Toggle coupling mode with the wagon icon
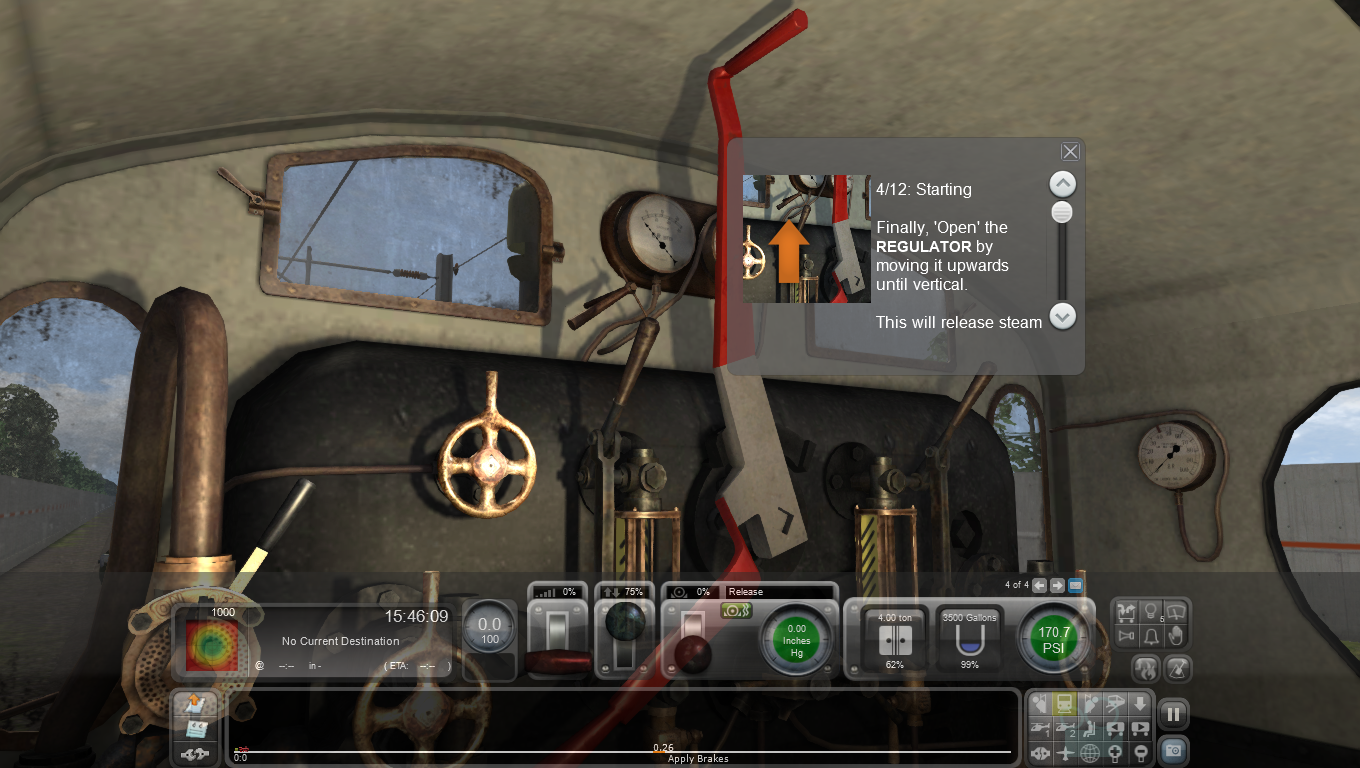Viewport: 1360px width, 768px height. point(1124,610)
